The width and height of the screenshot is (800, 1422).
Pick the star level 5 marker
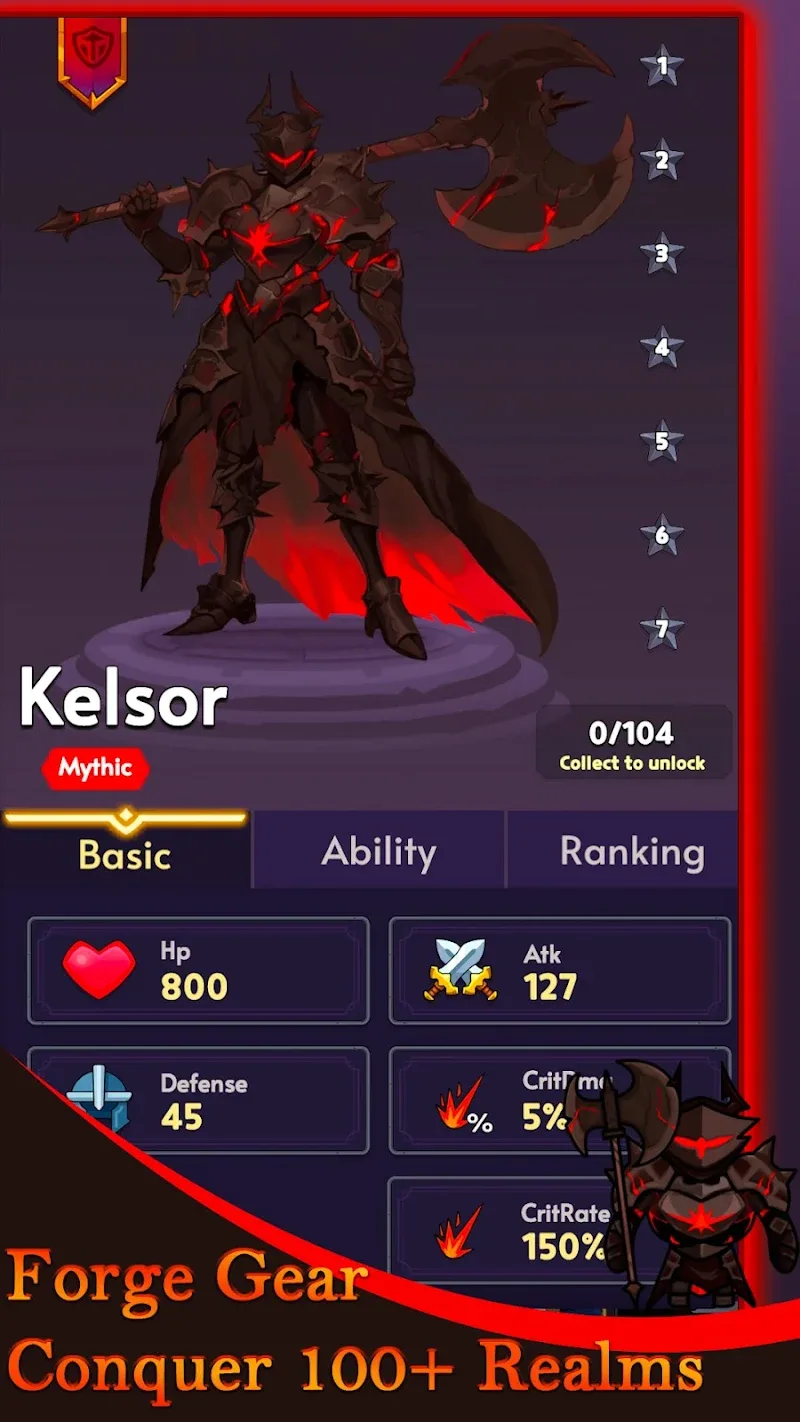pyautogui.click(x=661, y=441)
